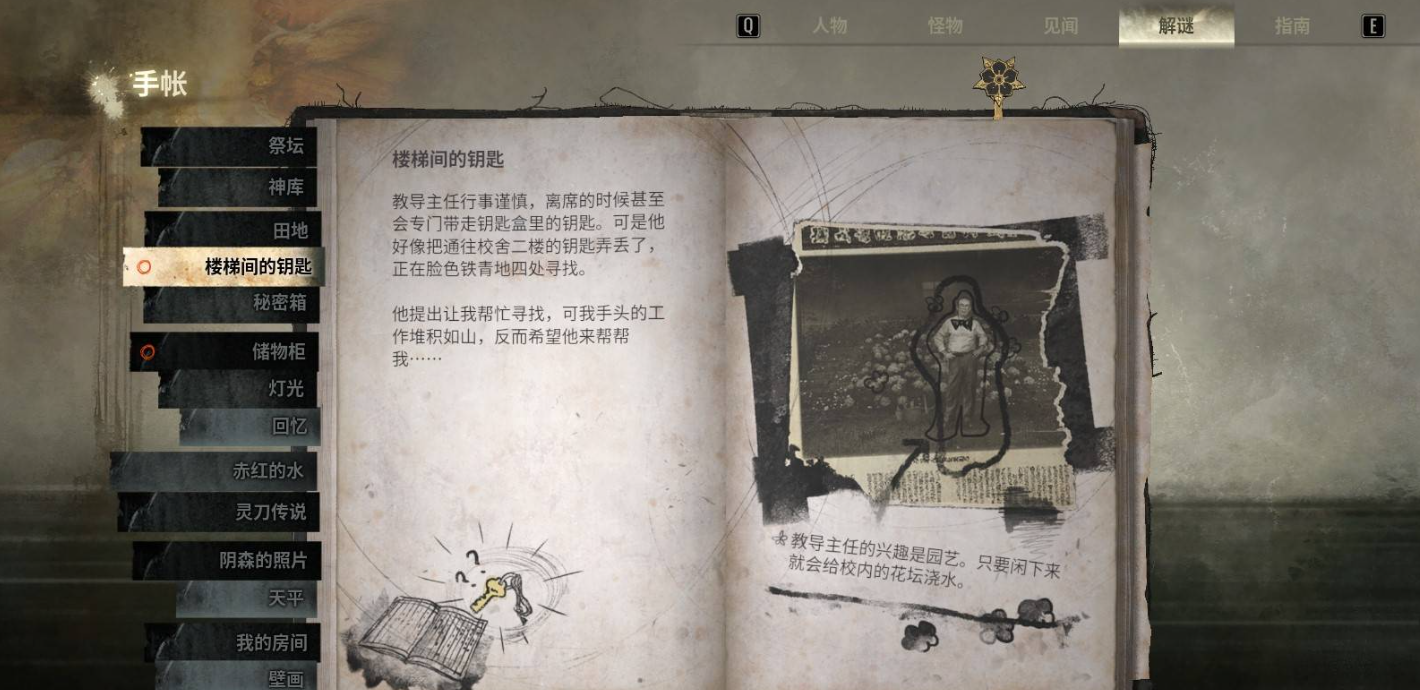
Task: Select the 解谜 tab
Action: [x=1176, y=27]
